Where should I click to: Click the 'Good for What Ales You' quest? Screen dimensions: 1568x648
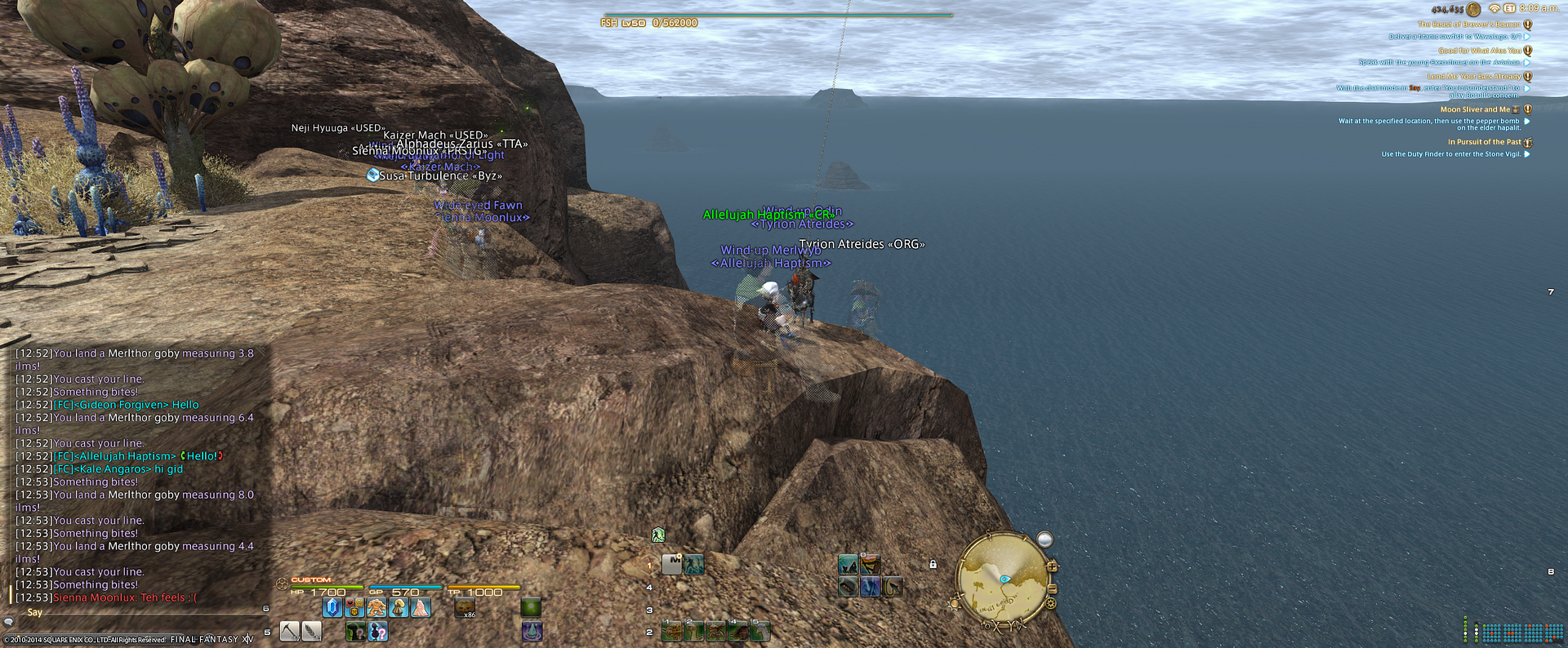pos(1479,51)
